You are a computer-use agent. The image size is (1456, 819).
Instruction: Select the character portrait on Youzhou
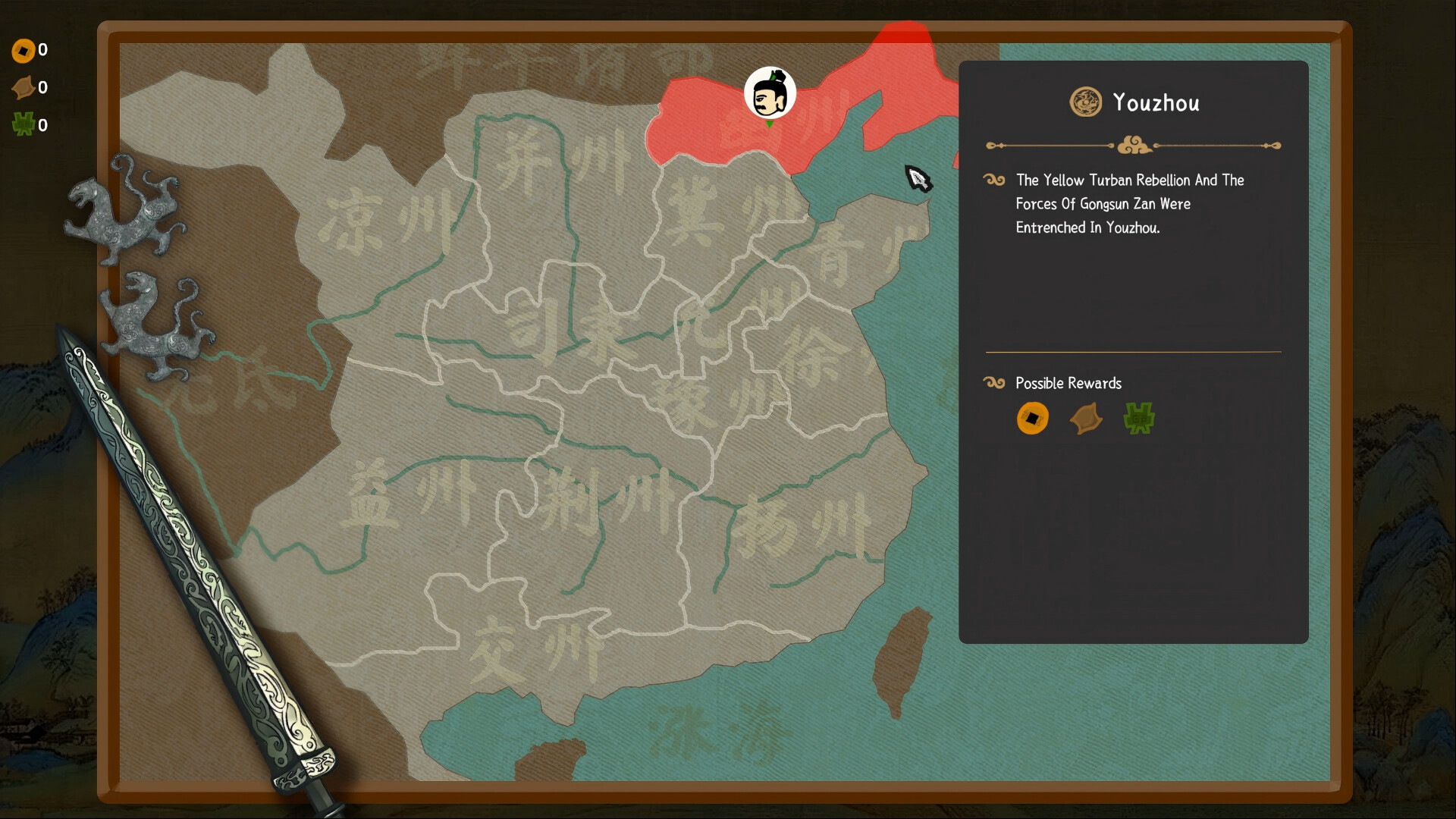click(x=769, y=93)
